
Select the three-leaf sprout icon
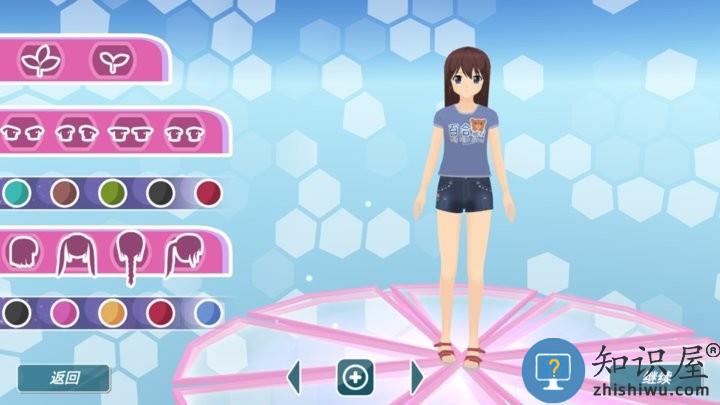click(x=41, y=61)
